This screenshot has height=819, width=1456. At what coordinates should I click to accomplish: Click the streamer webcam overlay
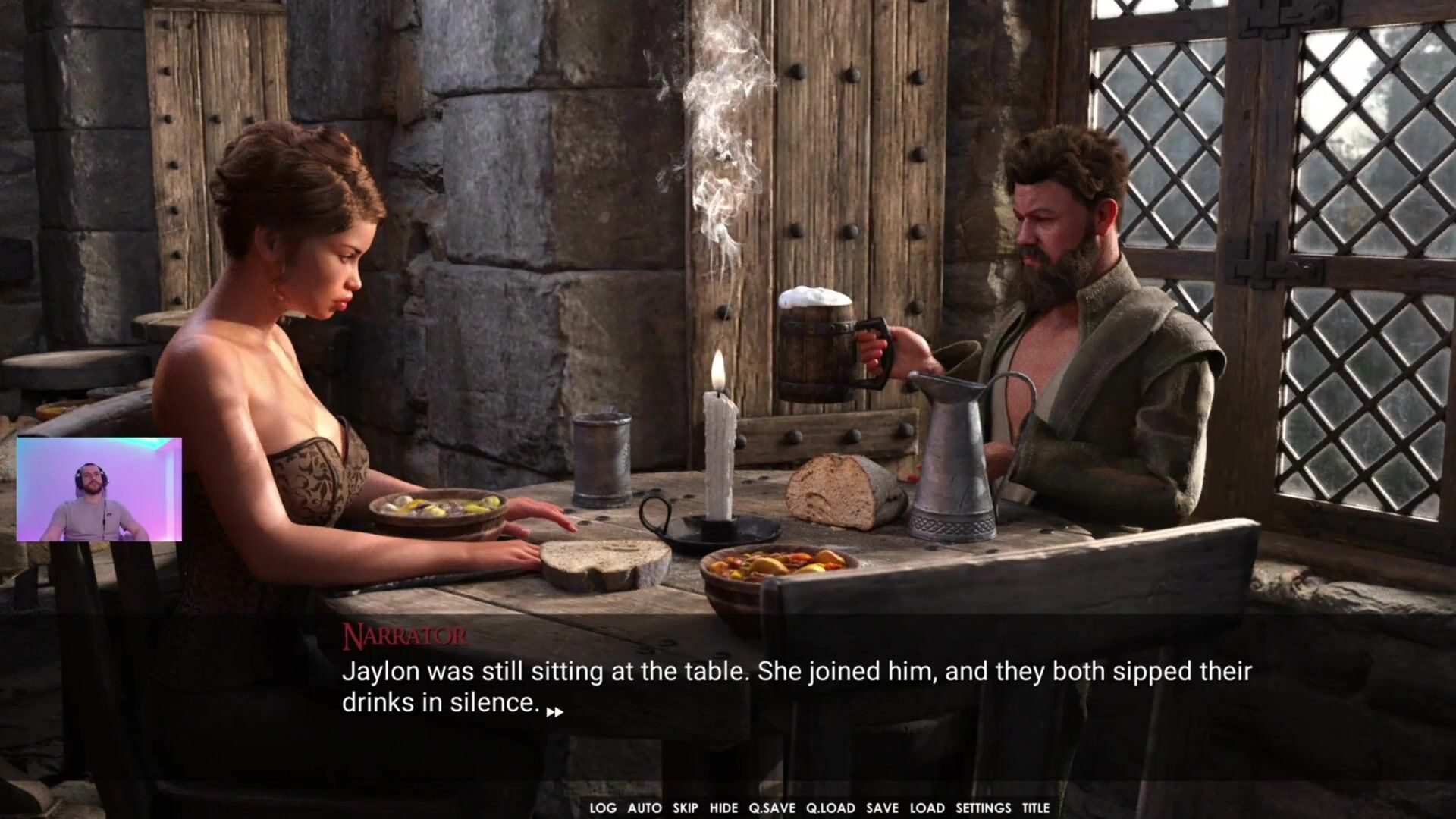click(99, 489)
